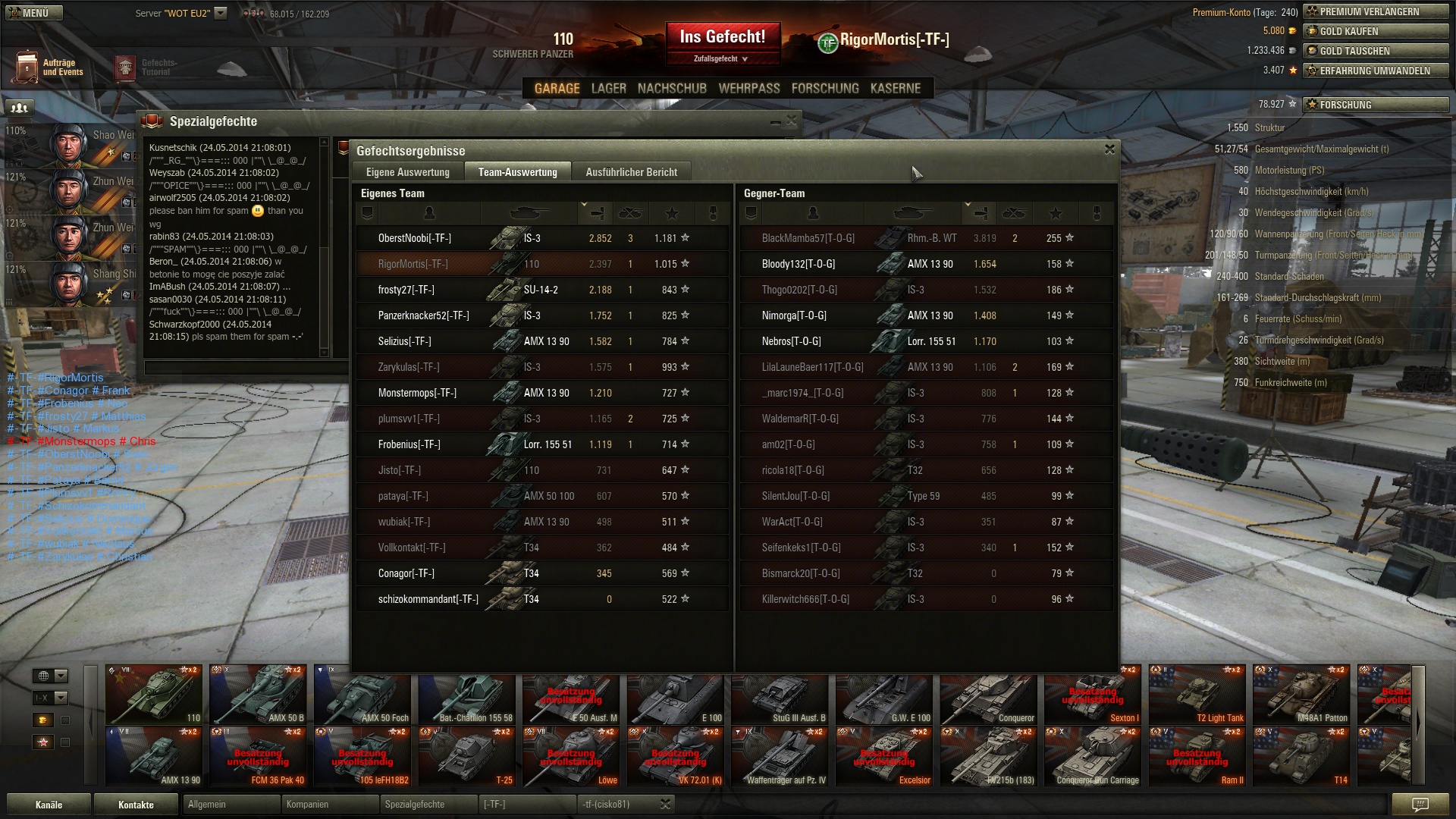Click the GOLD KAUFEN button
1456x819 pixels.
(x=1376, y=32)
